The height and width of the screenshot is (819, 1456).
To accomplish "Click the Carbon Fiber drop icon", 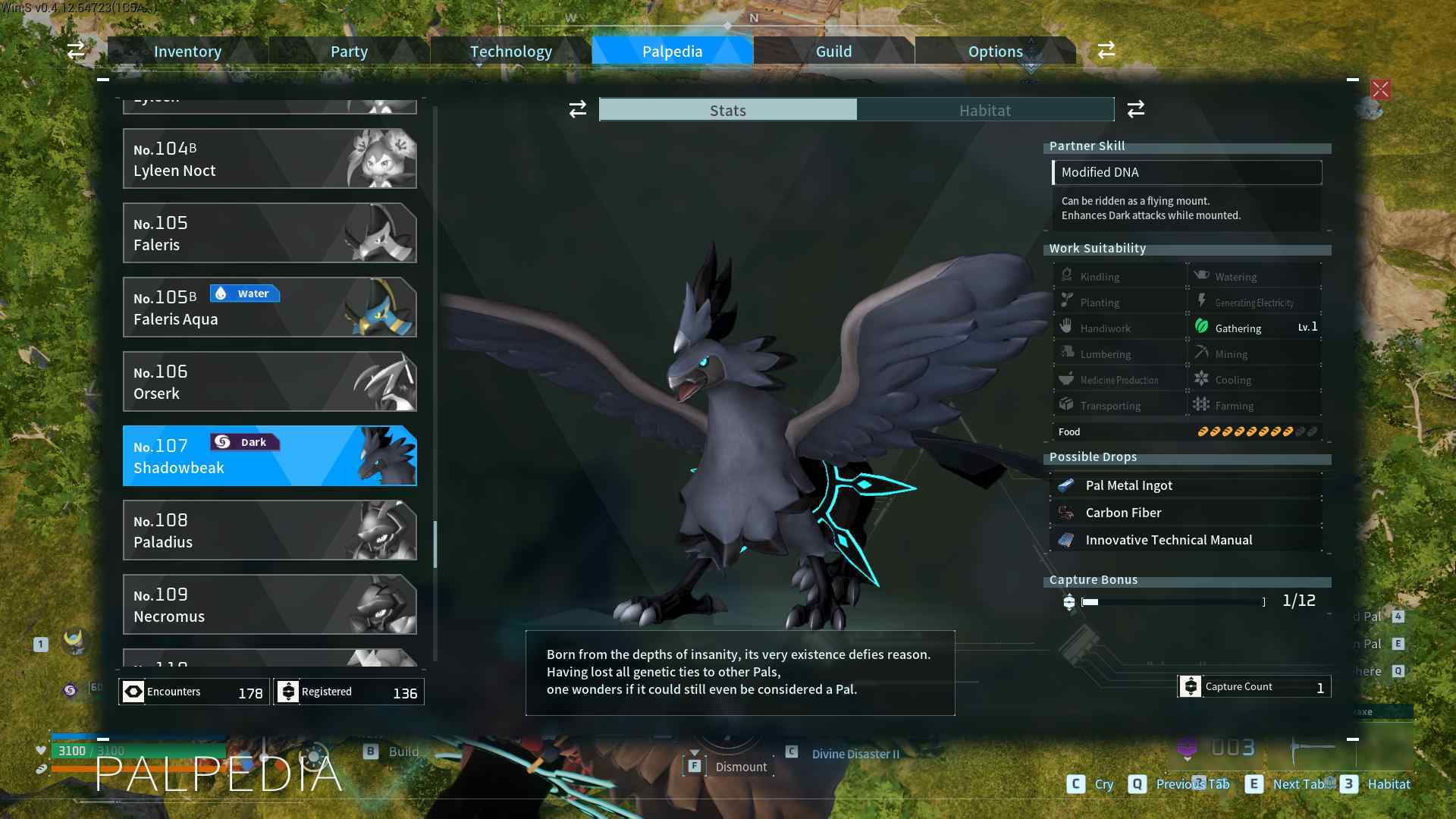I will (1065, 512).
